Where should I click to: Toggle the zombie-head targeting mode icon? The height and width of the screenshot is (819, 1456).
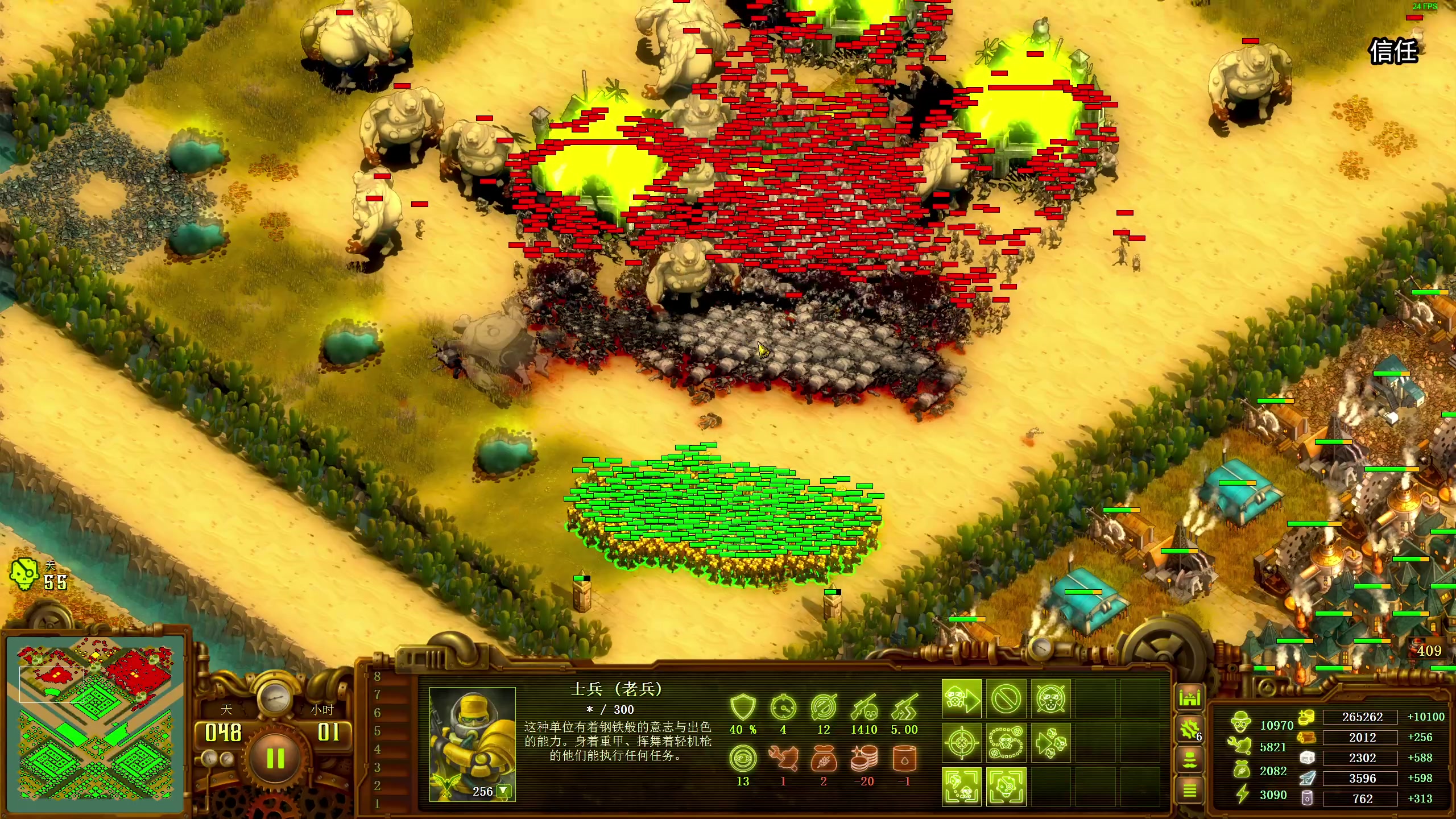pos(1006,787)
